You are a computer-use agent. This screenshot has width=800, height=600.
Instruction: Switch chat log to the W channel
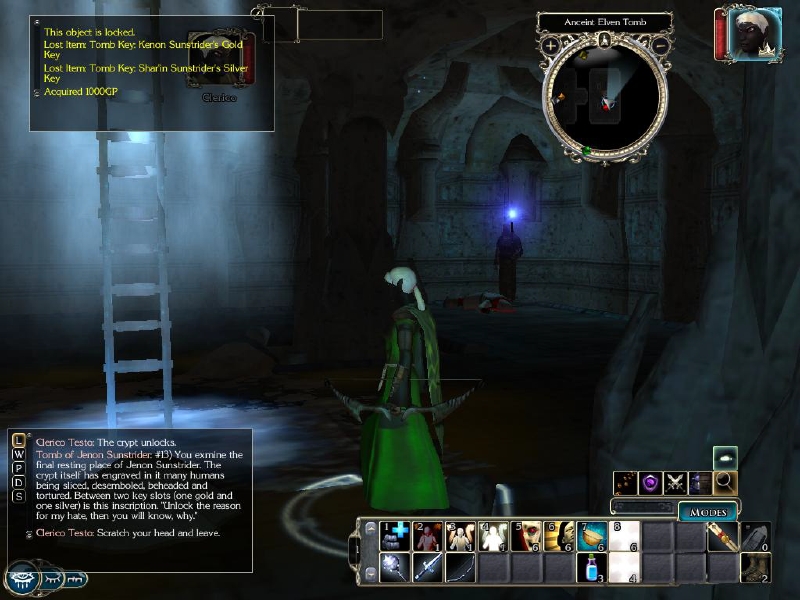(x=19, y=454)
